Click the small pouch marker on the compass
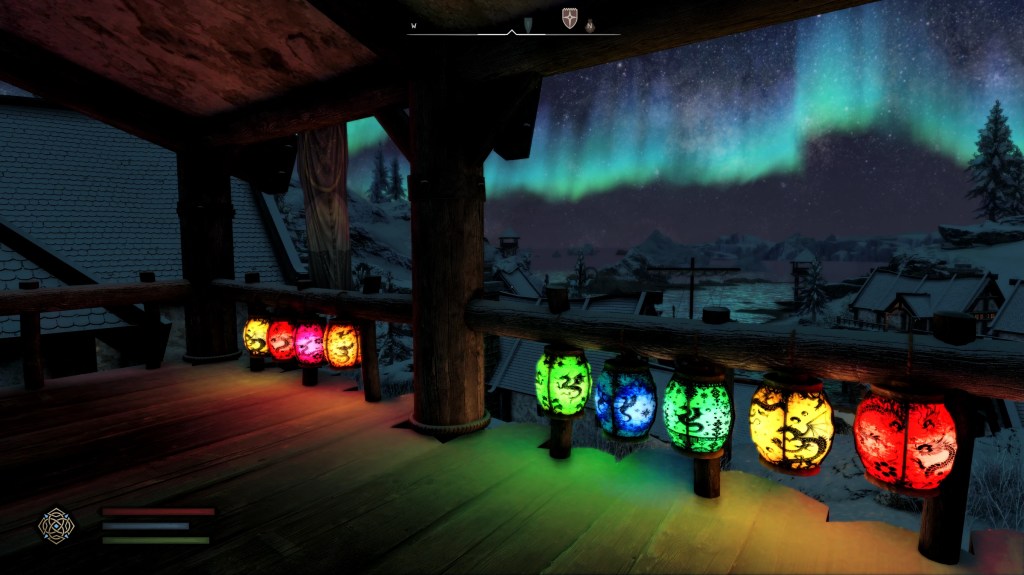1024x575 pixels. (590, 25)
